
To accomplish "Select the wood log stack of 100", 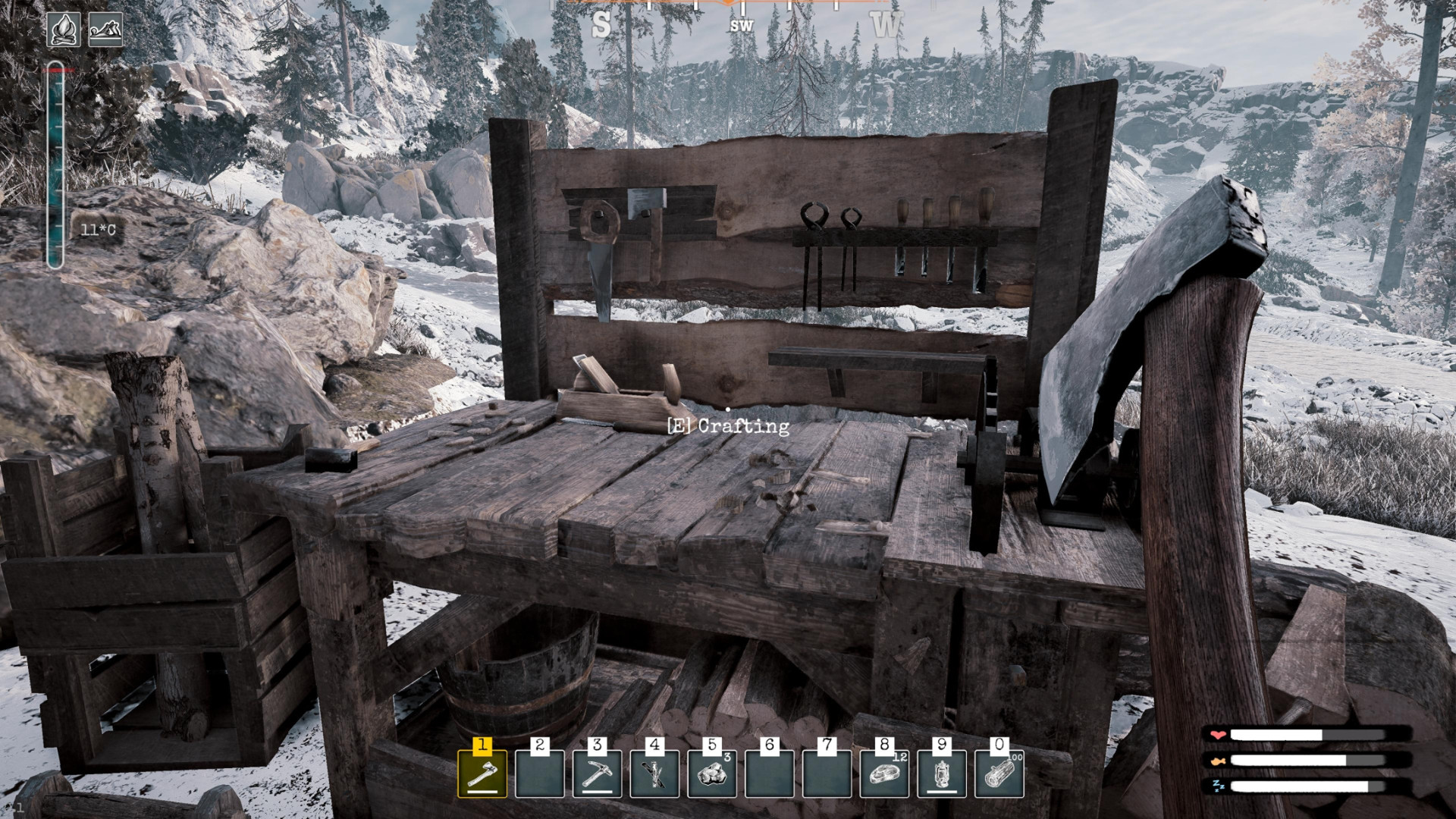I will [x=999, y=774].
